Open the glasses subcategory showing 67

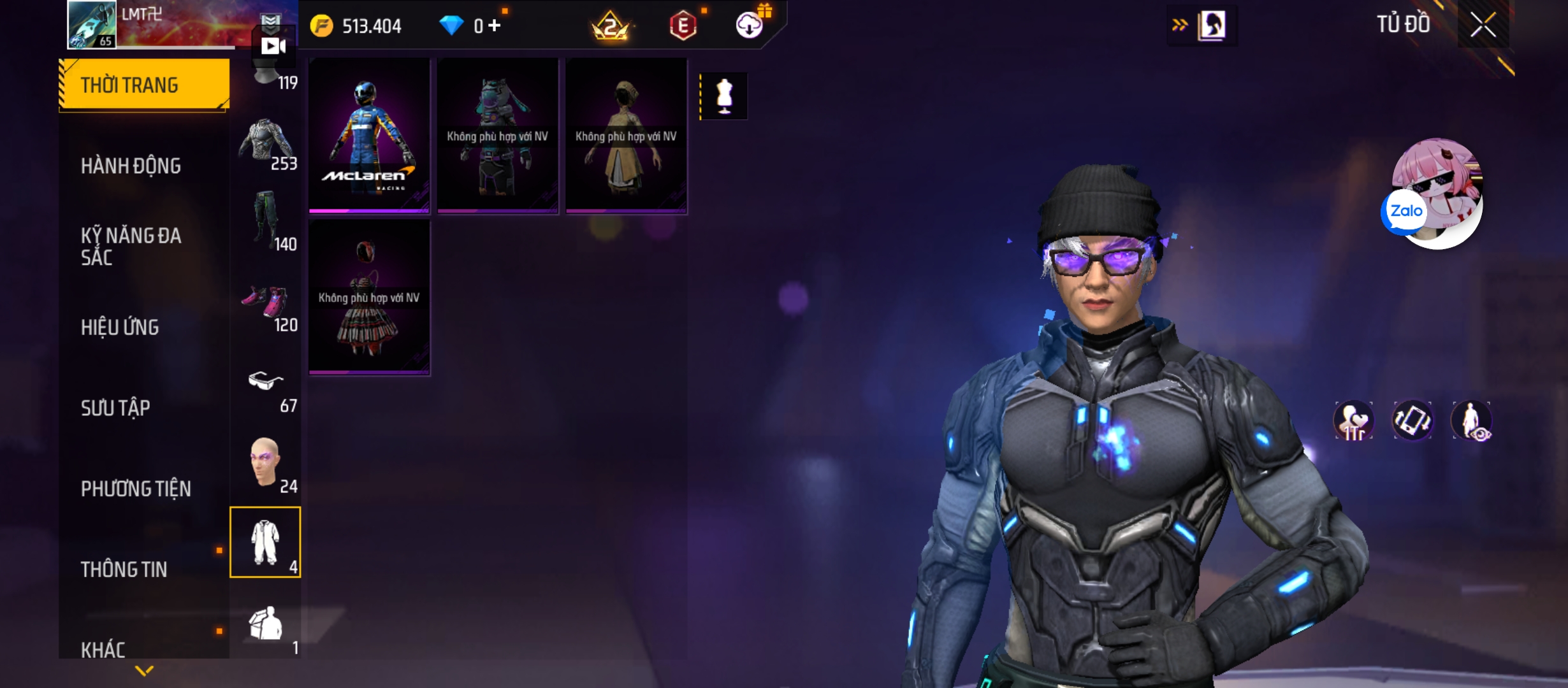(x=266, y=389)
